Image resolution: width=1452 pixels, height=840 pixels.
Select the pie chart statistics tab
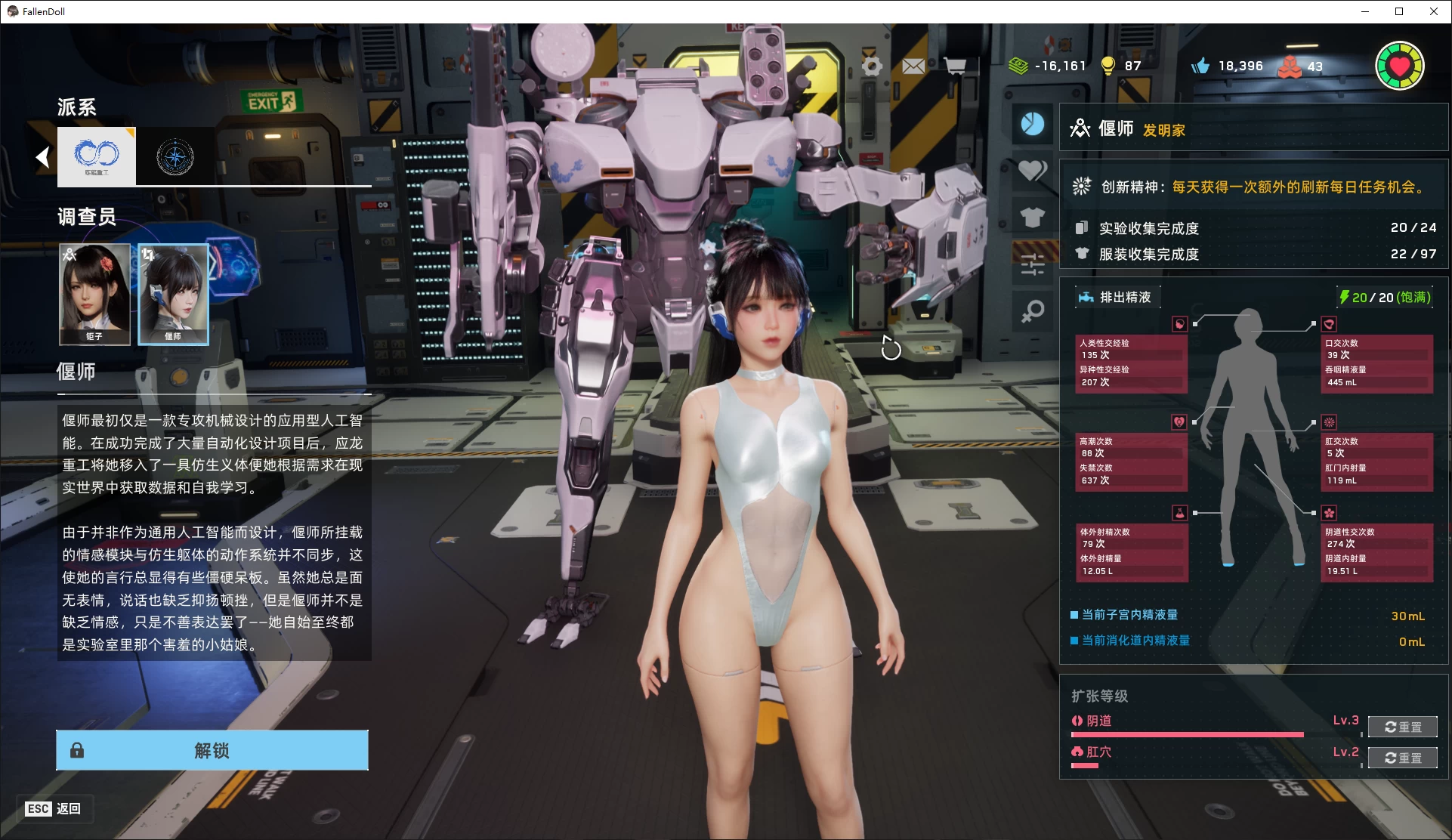(x=1032, y=124)
